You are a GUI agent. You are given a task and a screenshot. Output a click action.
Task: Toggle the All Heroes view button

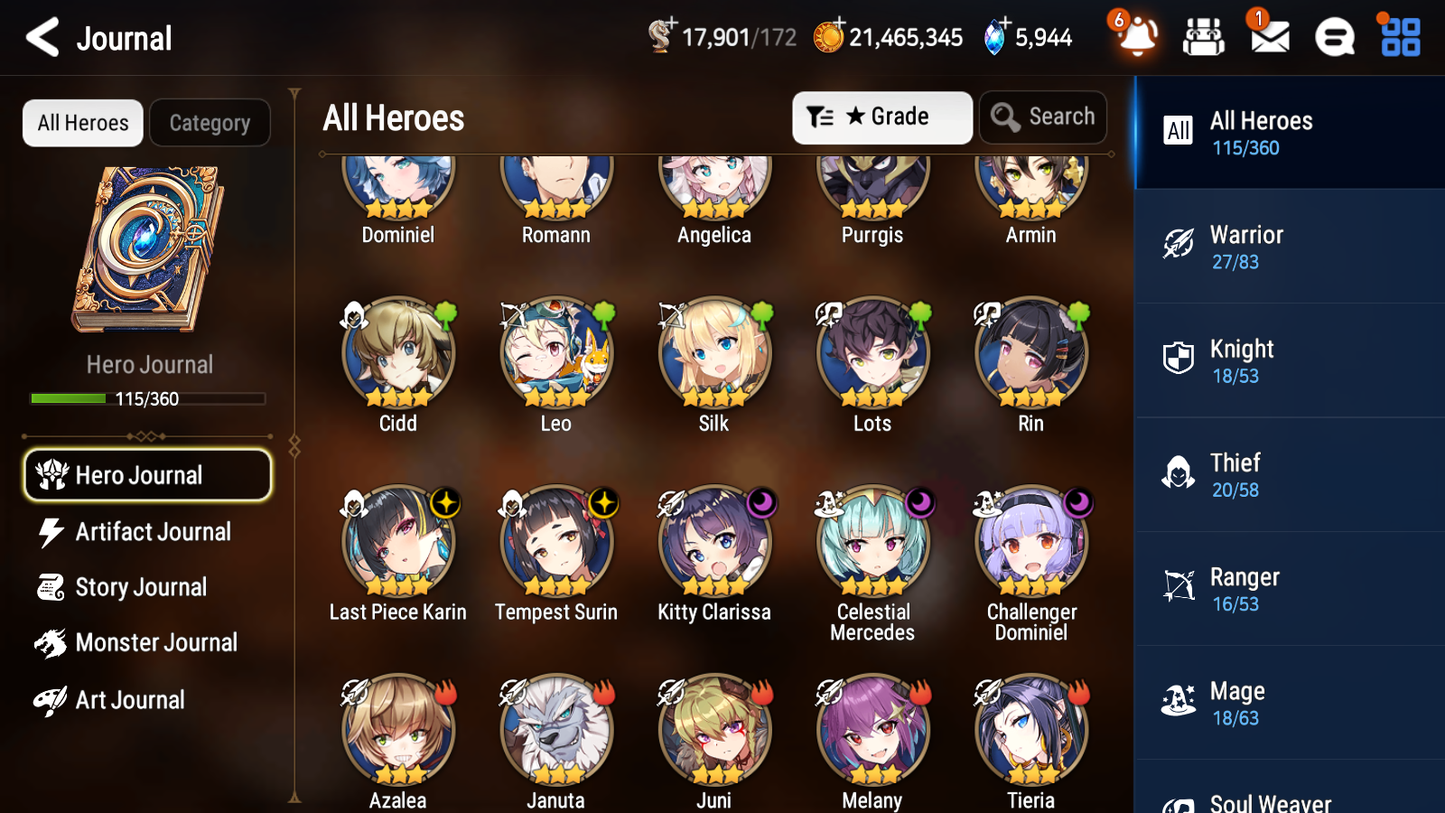[x=82, y=122]
